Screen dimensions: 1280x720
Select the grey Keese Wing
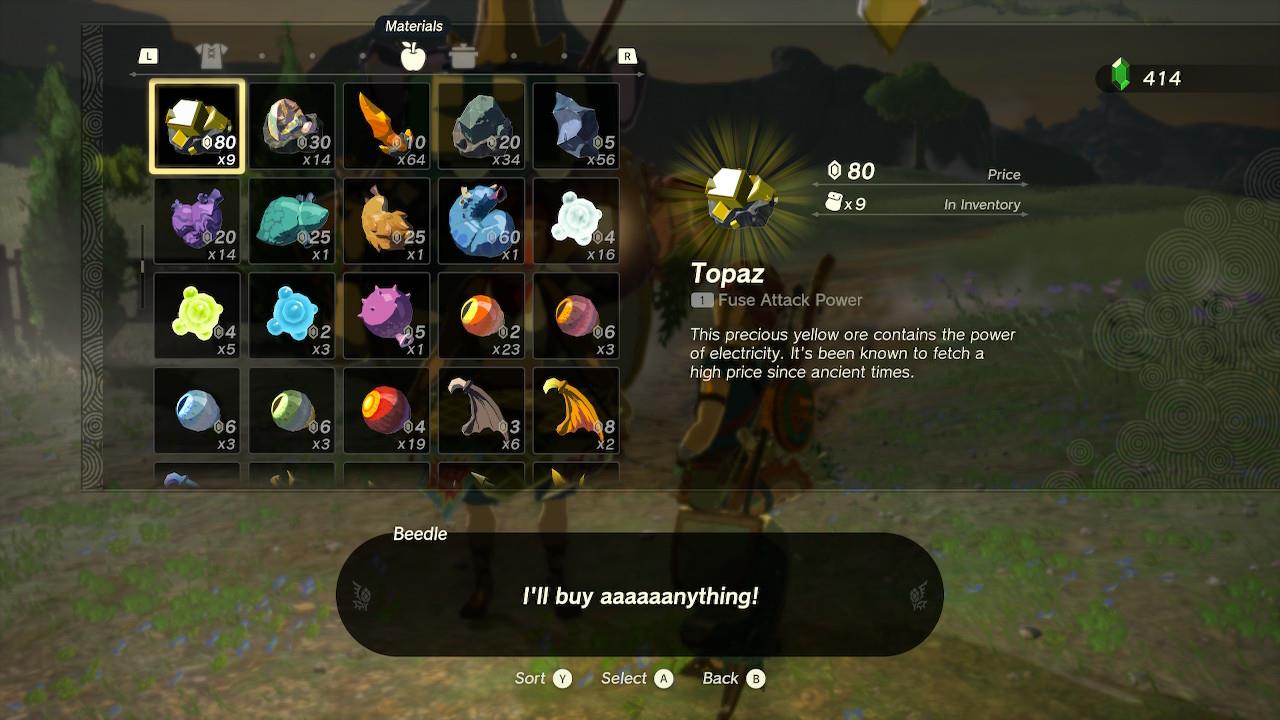[481, 411]
